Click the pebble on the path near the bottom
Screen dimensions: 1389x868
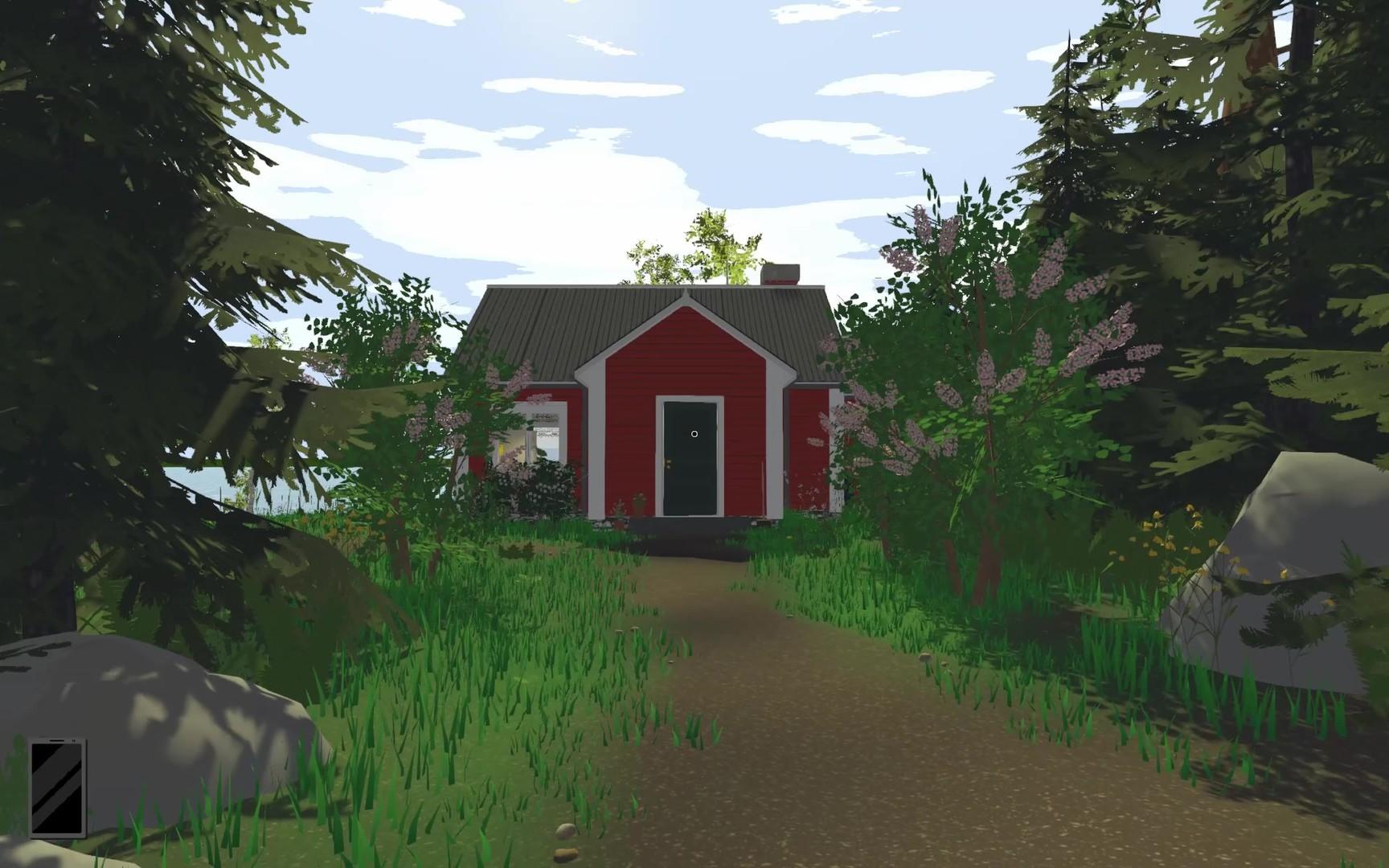click(x=566, y=832)
